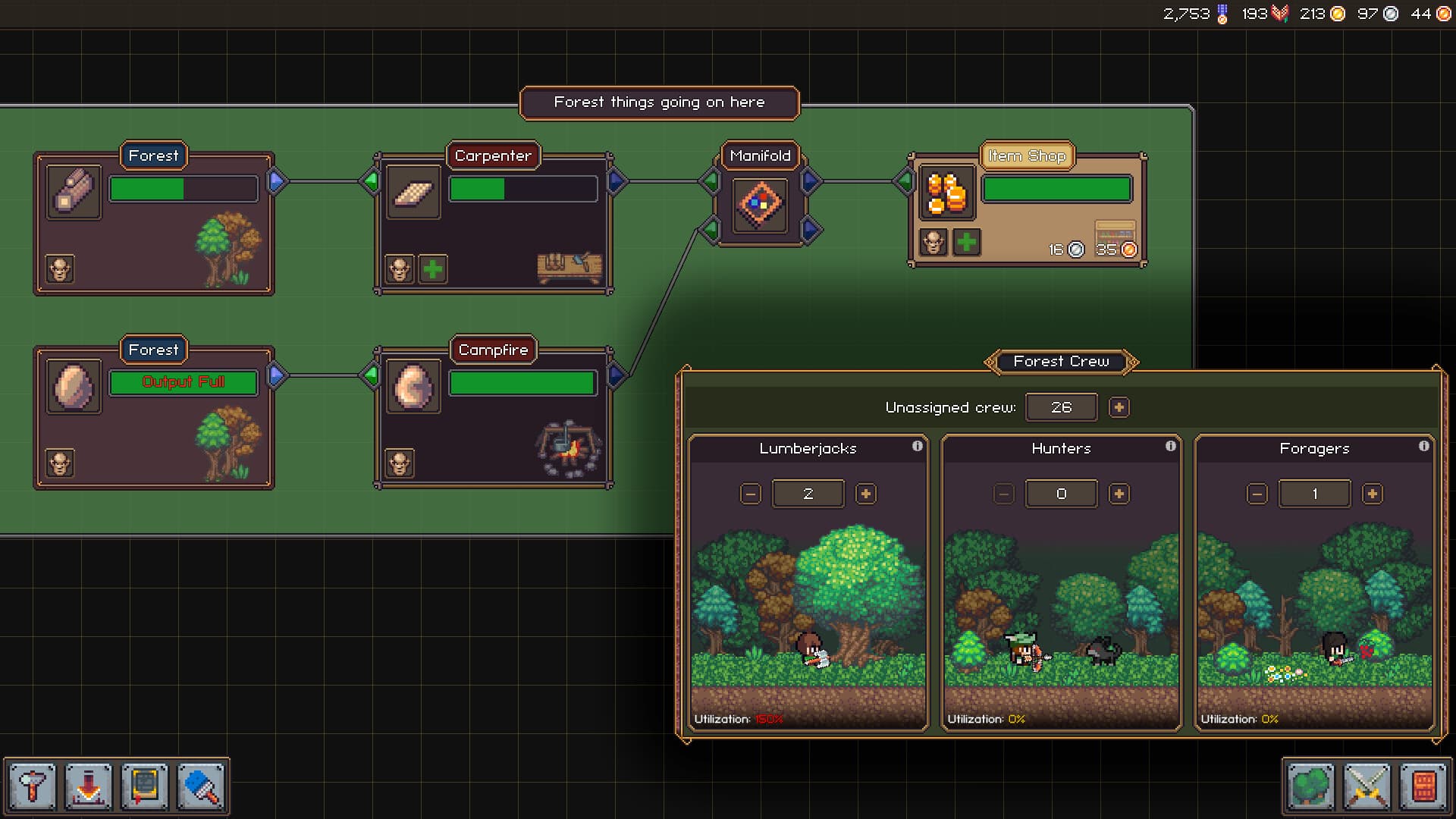Click the Manifold node's diamond icon
The height and width of the screenshot is (819, 1456).
point(761,205)
